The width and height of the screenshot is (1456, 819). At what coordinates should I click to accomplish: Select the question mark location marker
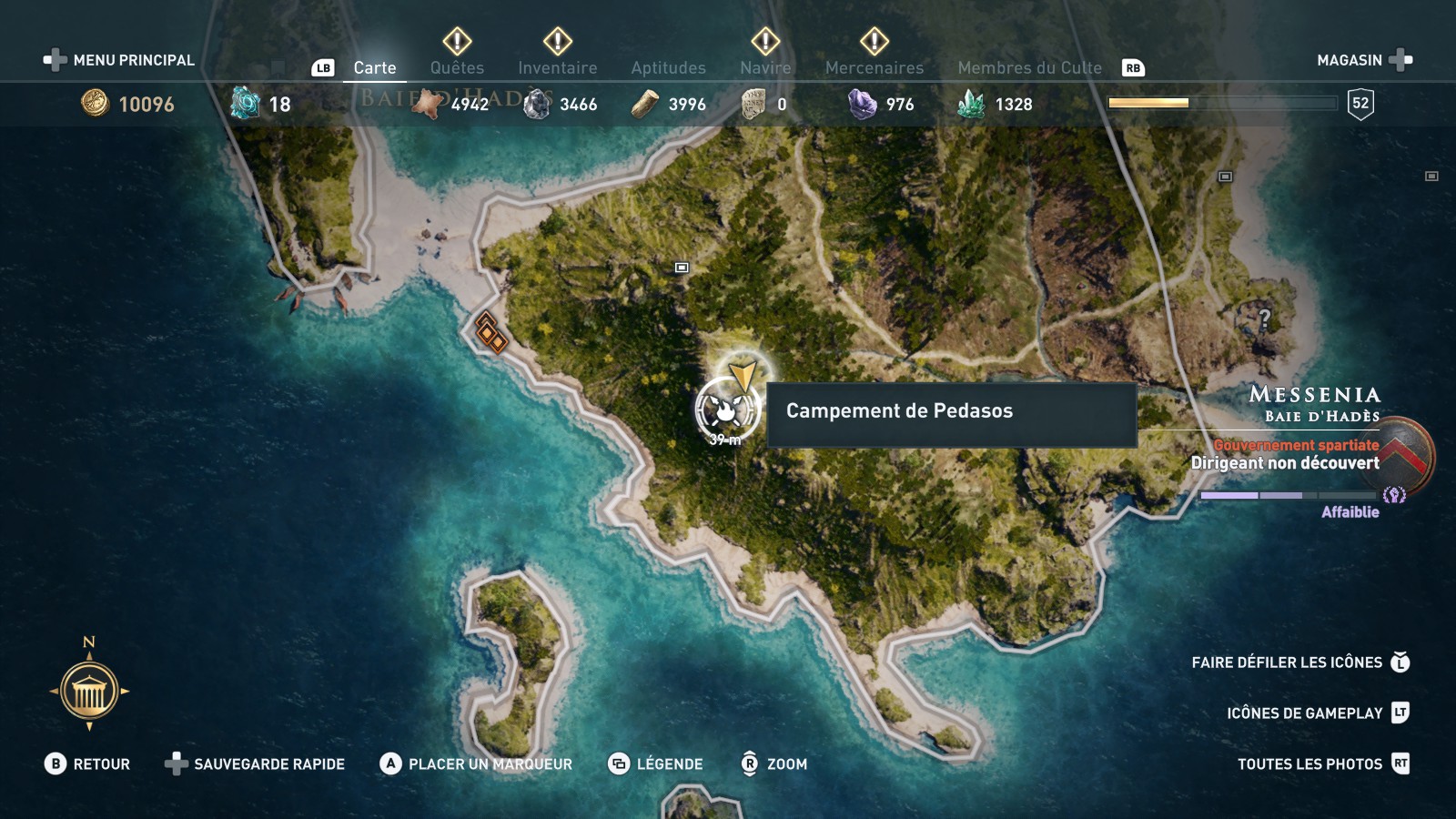[1264, 318]
